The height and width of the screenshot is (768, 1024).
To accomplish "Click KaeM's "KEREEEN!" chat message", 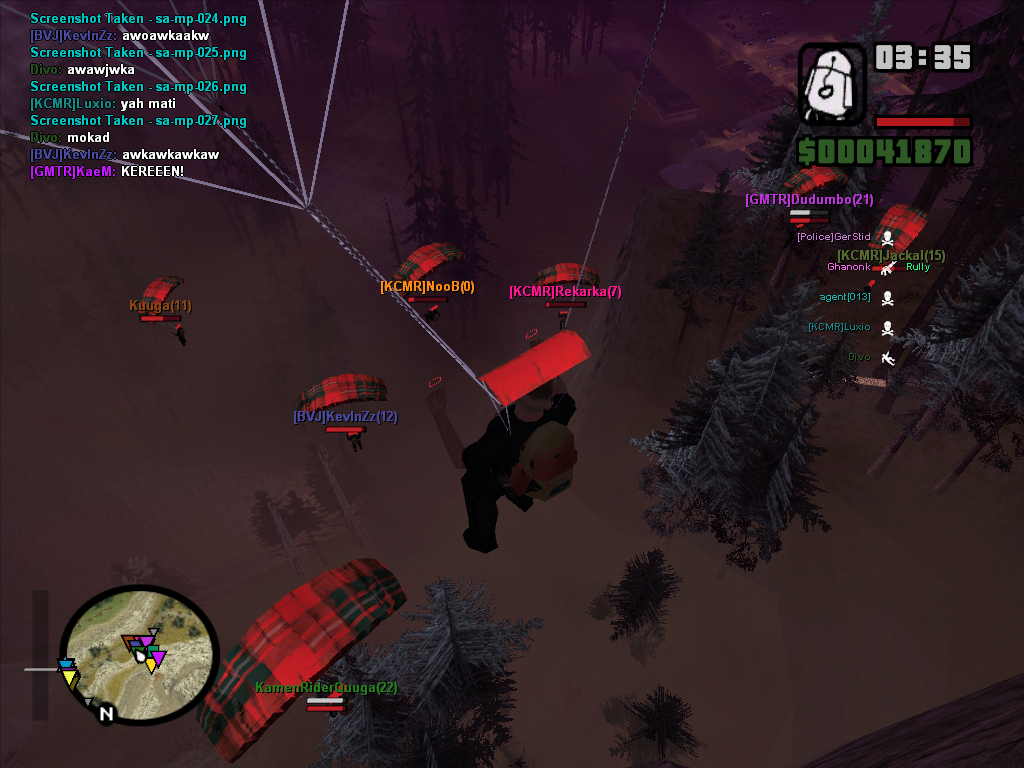I will (107, 172).
